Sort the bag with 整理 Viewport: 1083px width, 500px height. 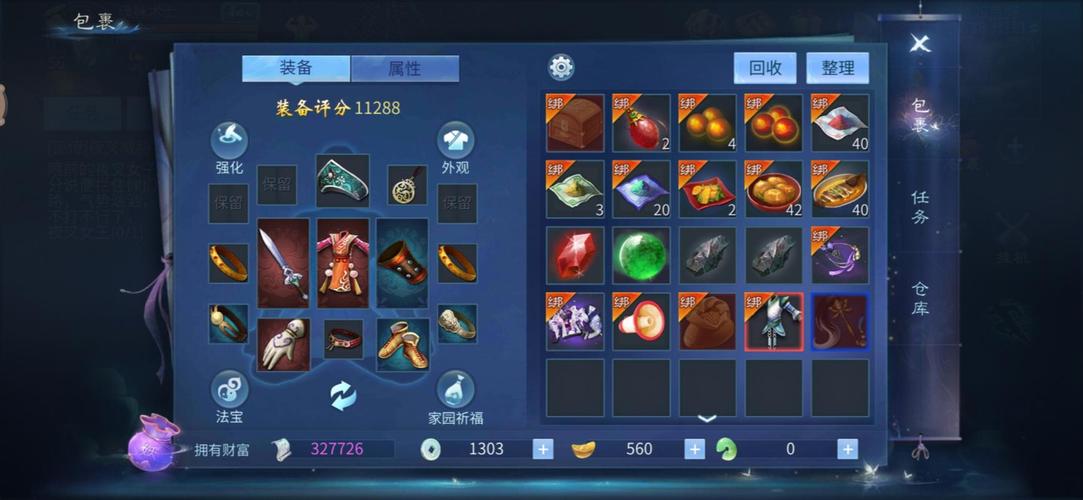click(838, 68)
